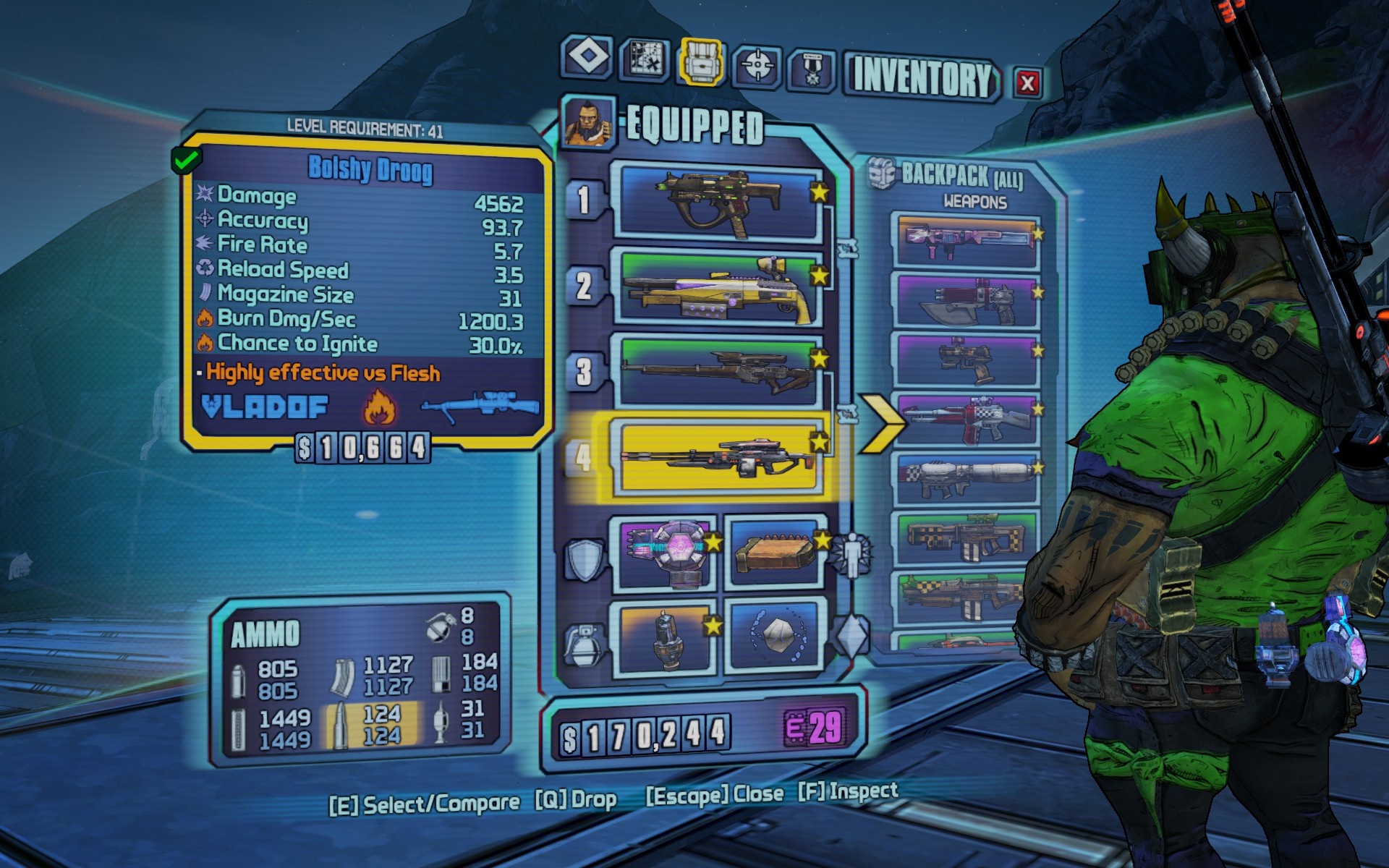The height and width of the screenshot is (868, 1389).
Task: Click the equipped relic slot
Action: (x=776, y=637)
